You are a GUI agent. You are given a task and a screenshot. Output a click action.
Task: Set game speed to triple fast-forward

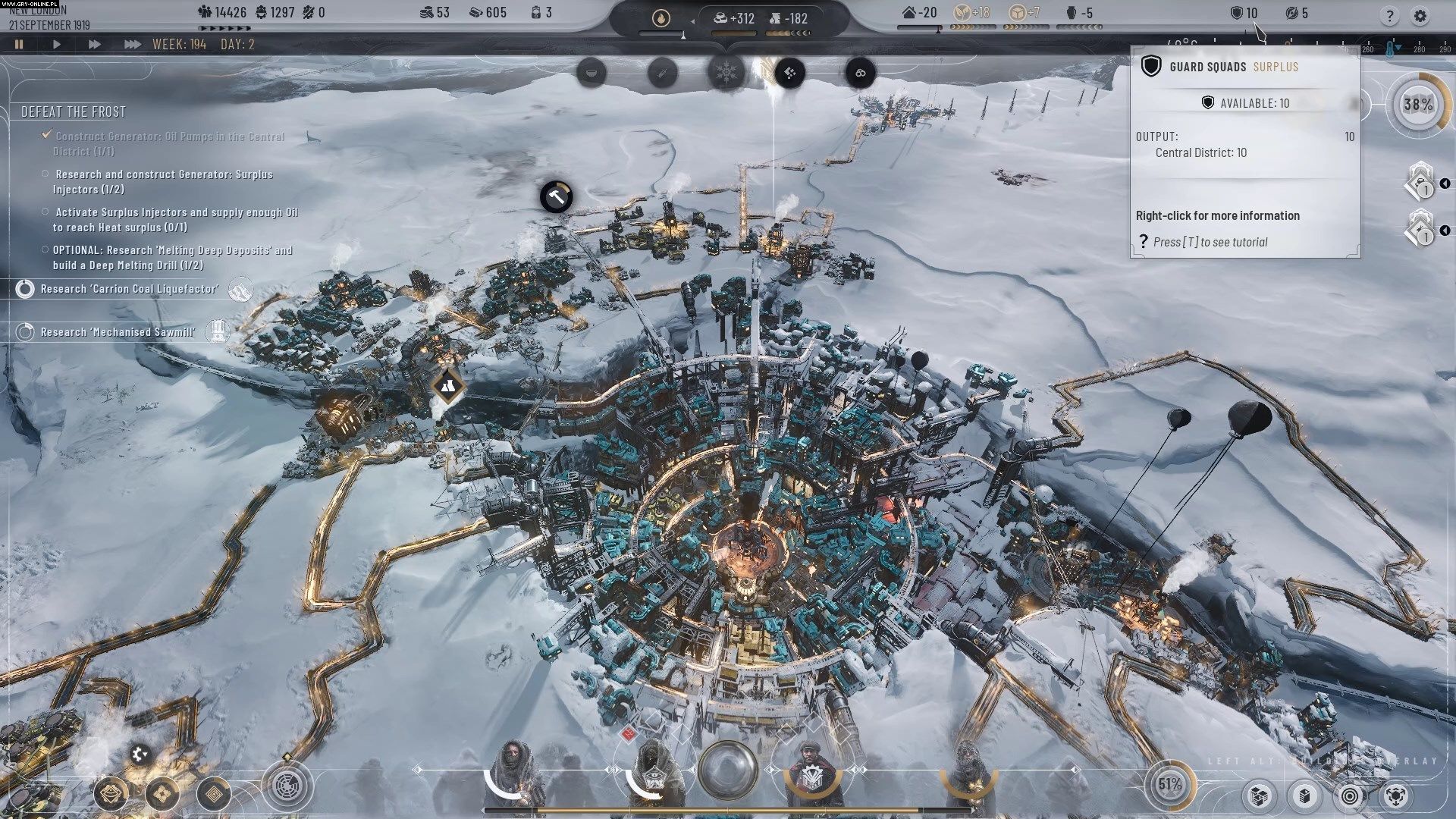pos(132,45)
